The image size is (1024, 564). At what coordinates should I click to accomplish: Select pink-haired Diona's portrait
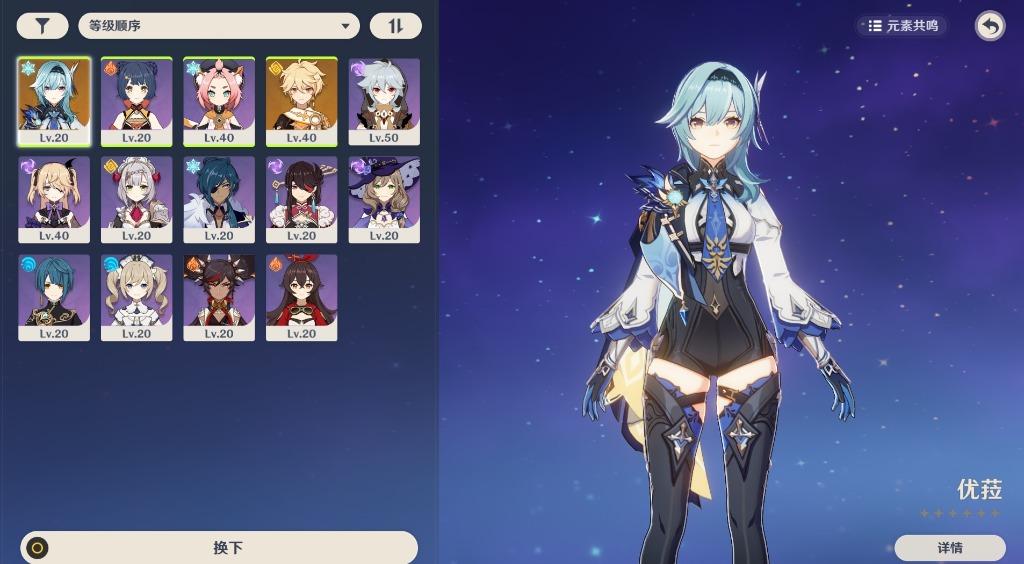219,101
